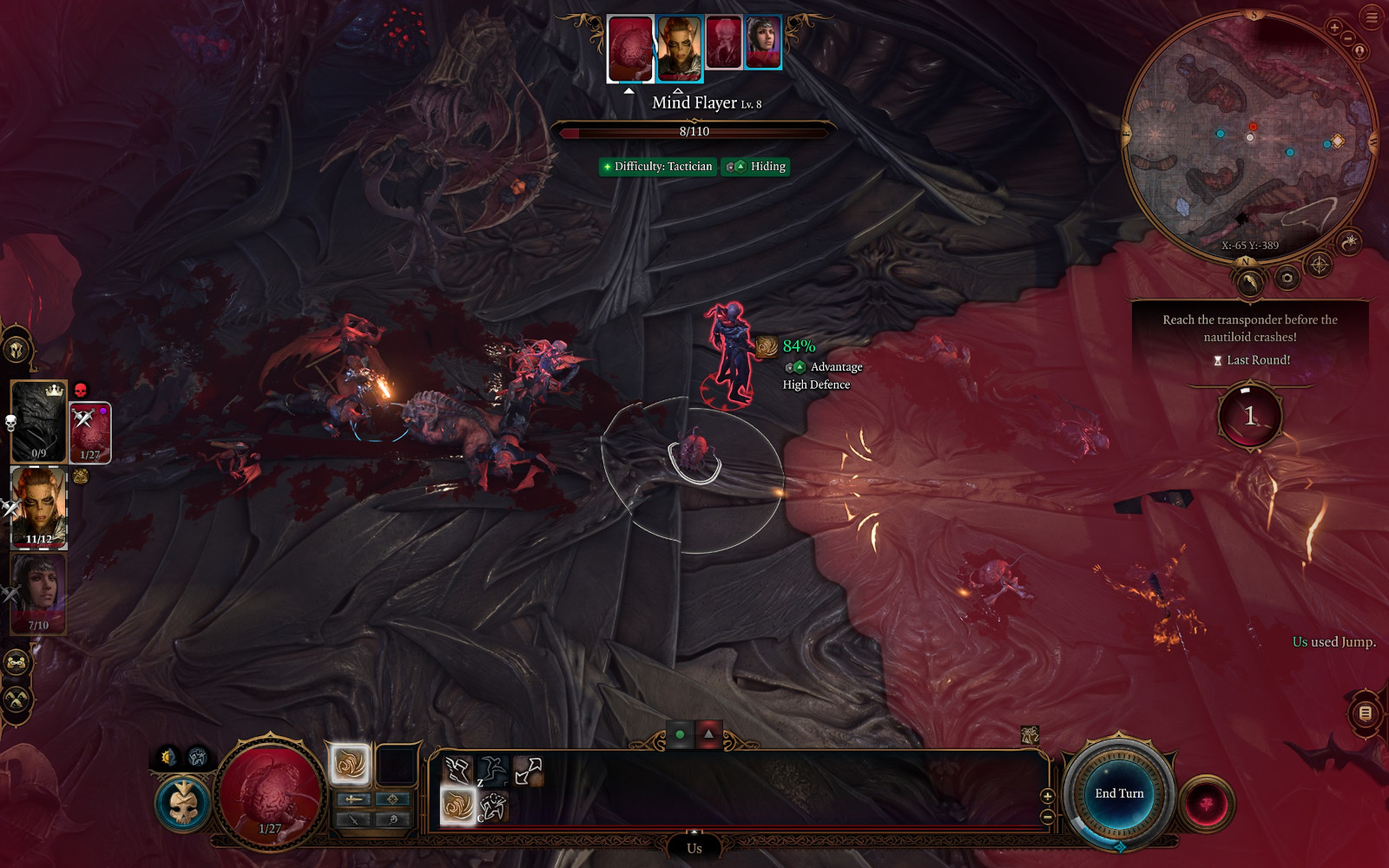Zoom in the minimap with plus button
Screen dimensions: 1389x868
(1334, 28)
